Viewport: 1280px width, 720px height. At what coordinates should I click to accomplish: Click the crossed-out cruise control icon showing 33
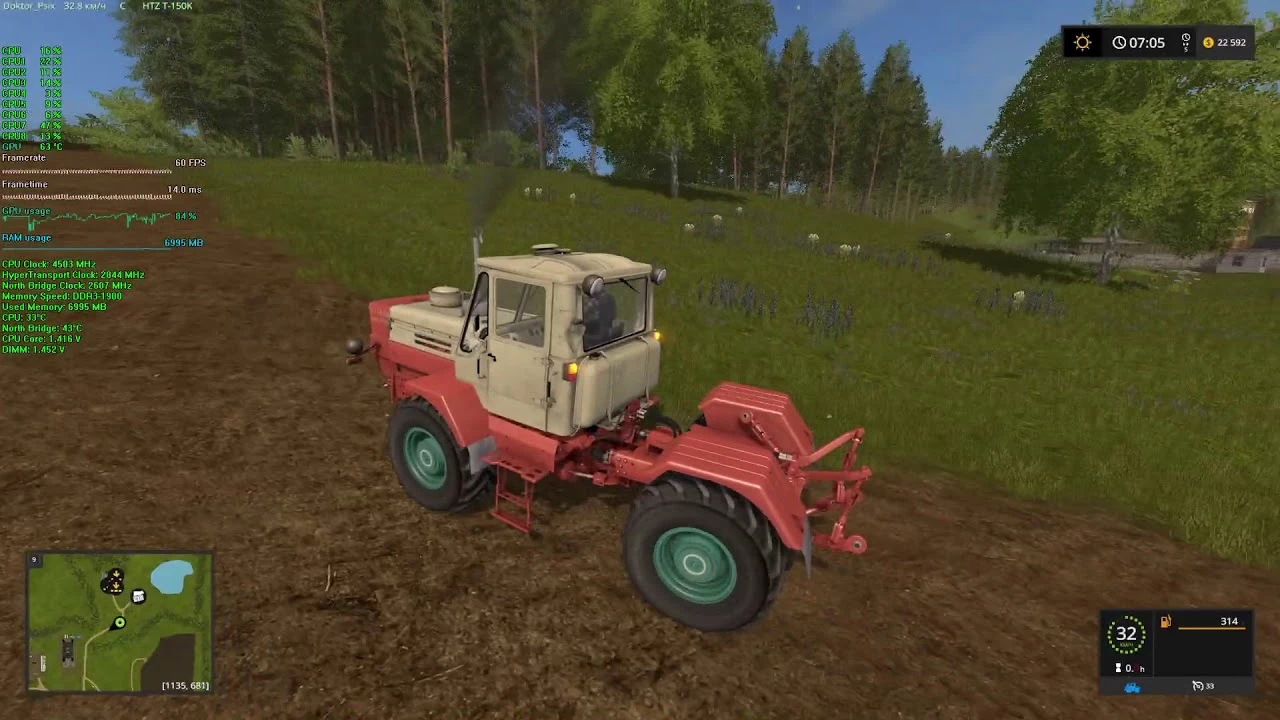(x=1200, y=686)
